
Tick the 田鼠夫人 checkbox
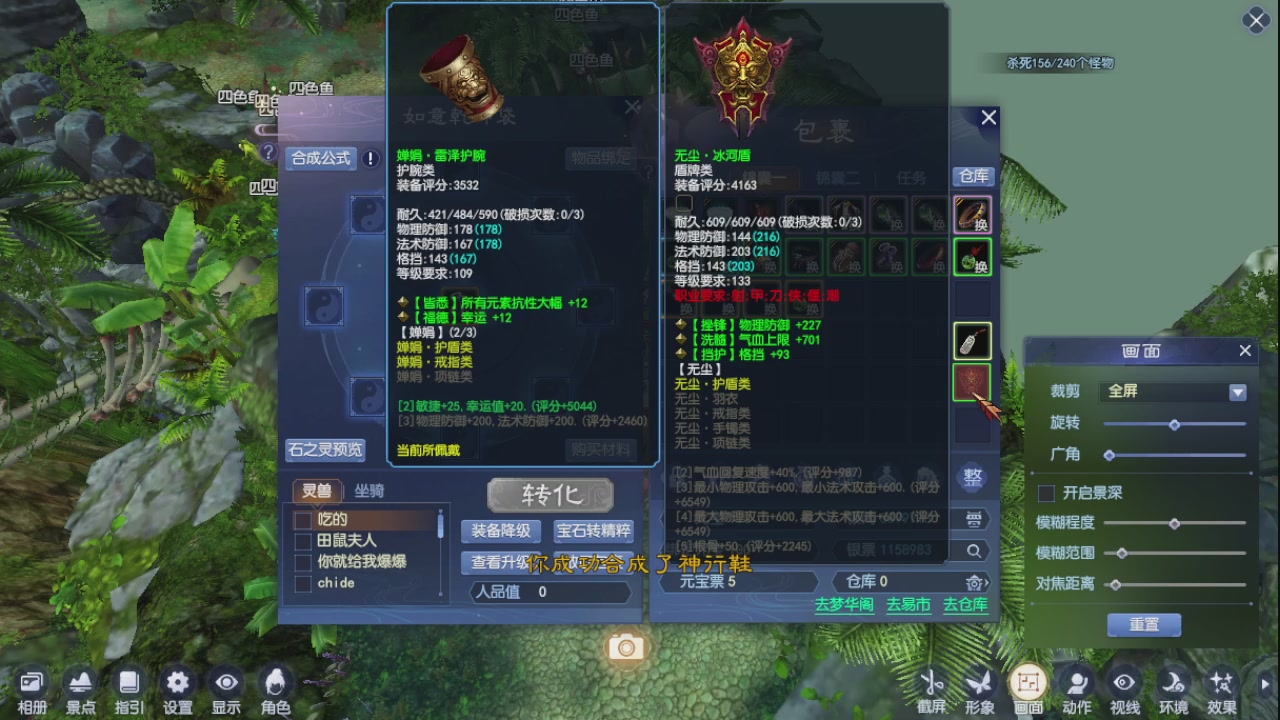click(305, 542)
